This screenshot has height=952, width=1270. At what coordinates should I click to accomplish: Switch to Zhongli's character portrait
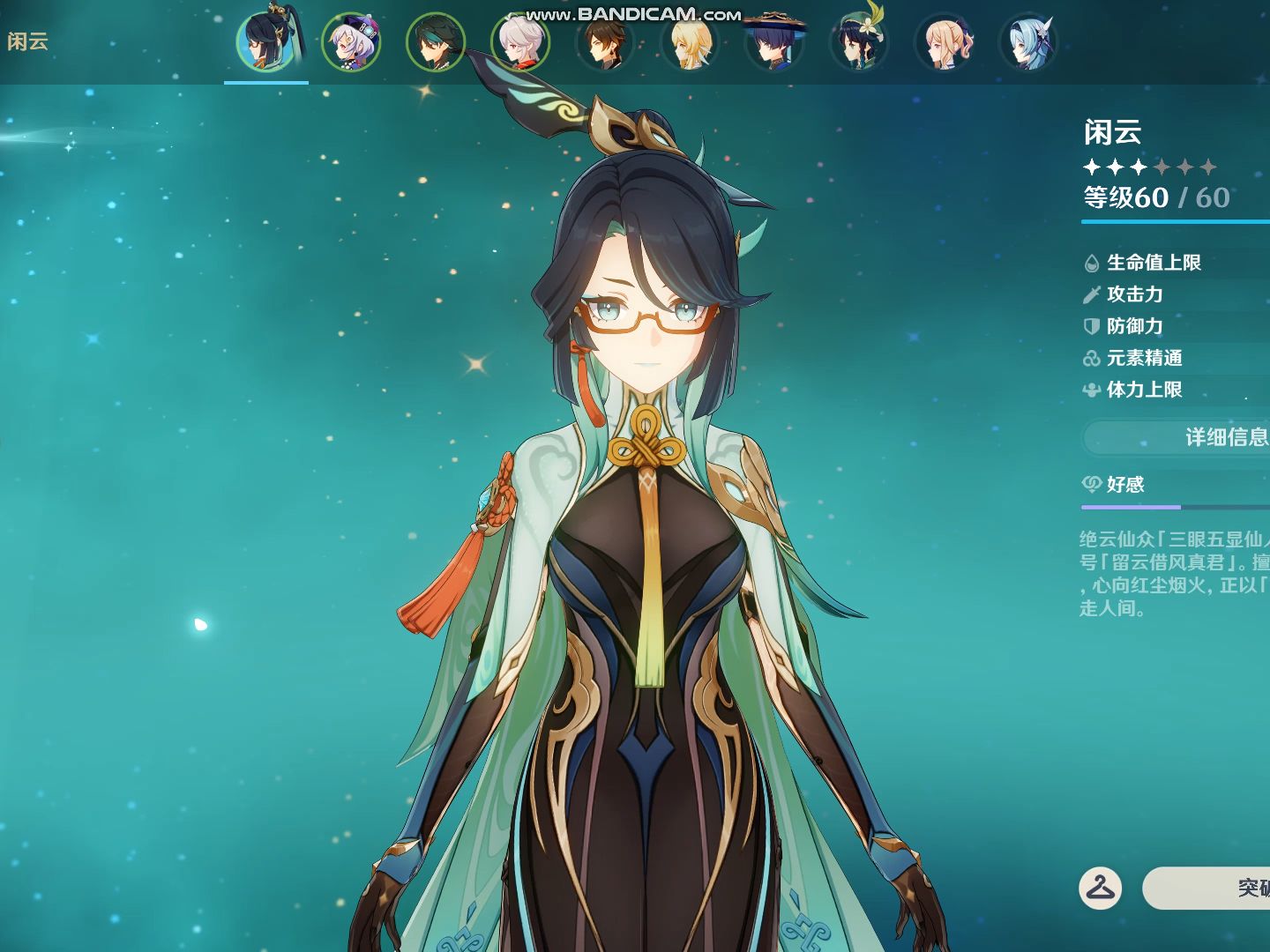tap(605, 42)
